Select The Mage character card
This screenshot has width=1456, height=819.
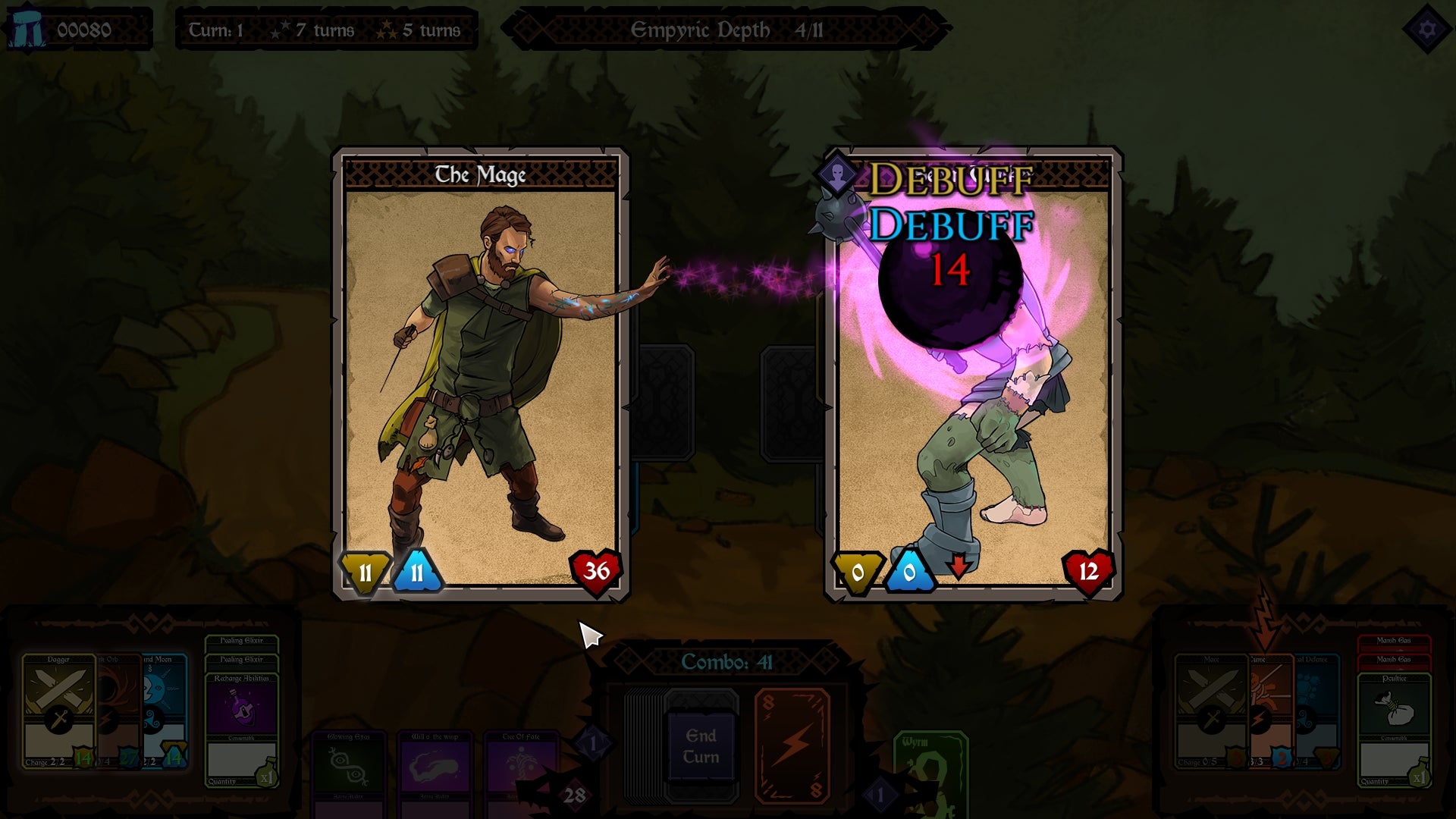[482, 372]
